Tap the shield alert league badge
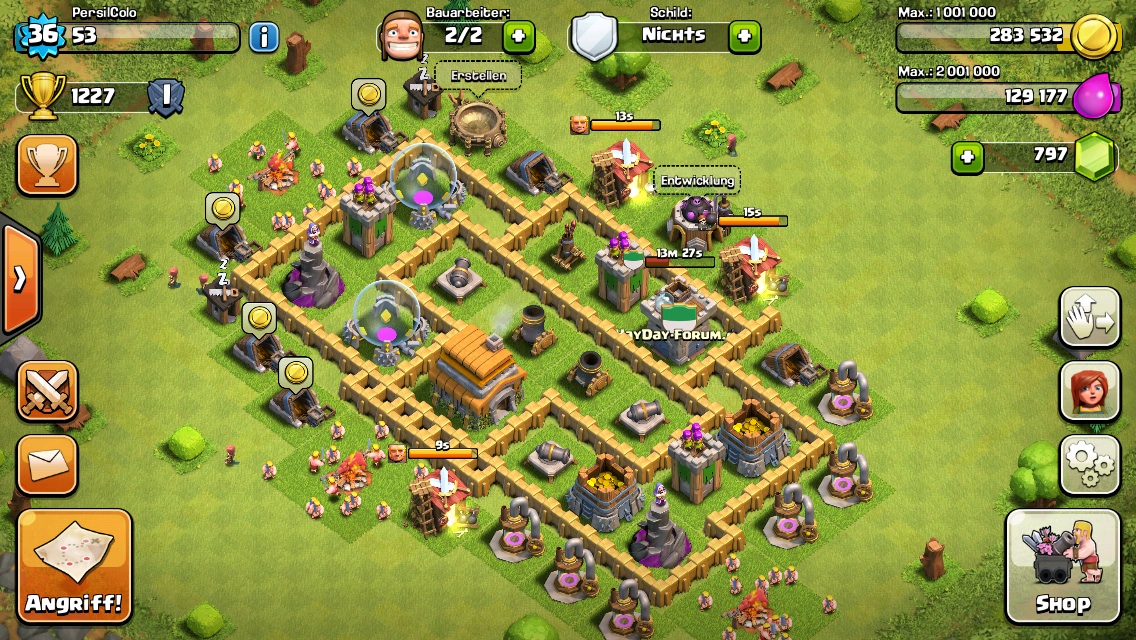Image resolution: width=1136 pixels, height=640 pixels. tap(165, 97)
